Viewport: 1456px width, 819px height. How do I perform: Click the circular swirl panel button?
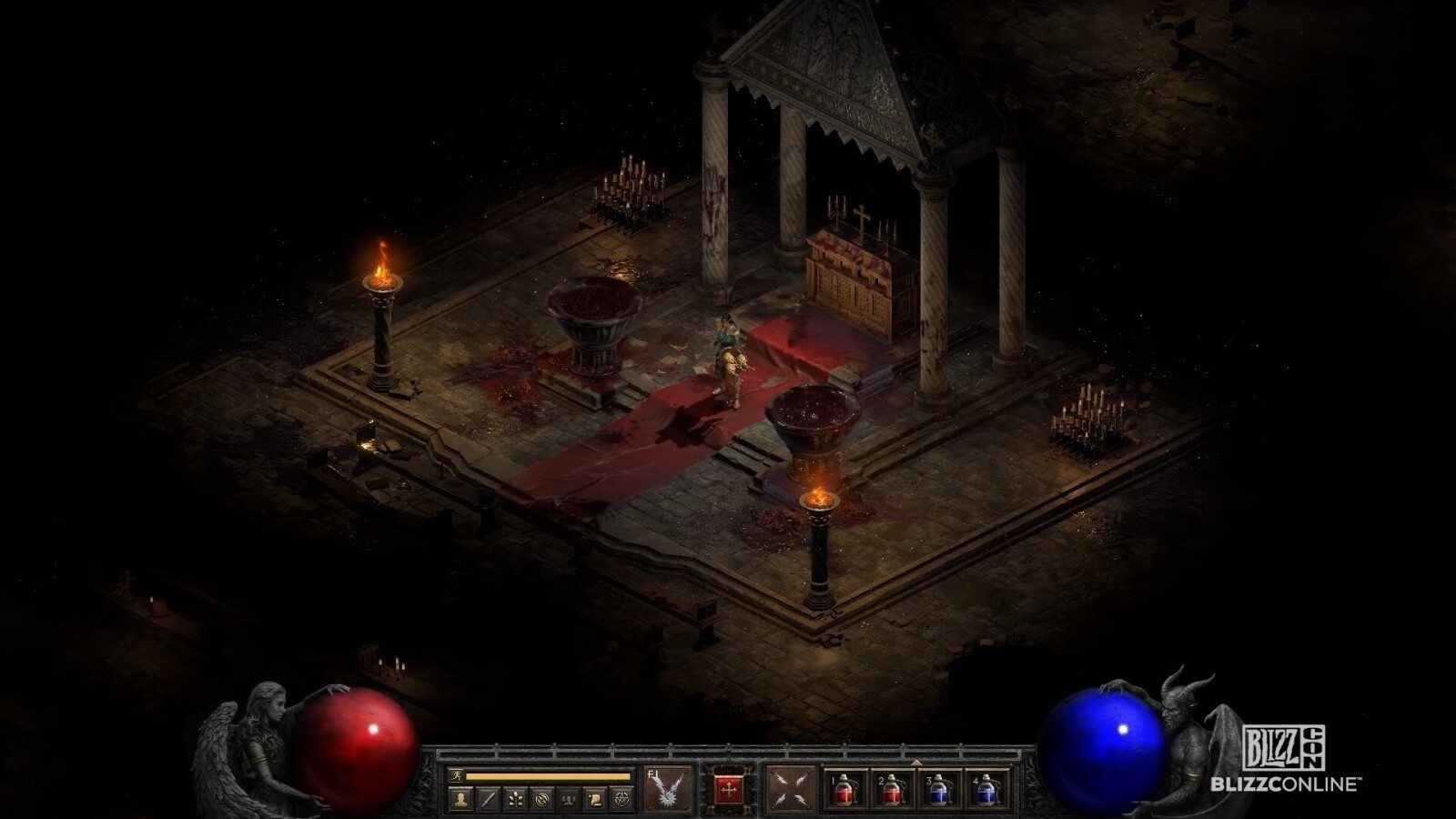(542, 800)
